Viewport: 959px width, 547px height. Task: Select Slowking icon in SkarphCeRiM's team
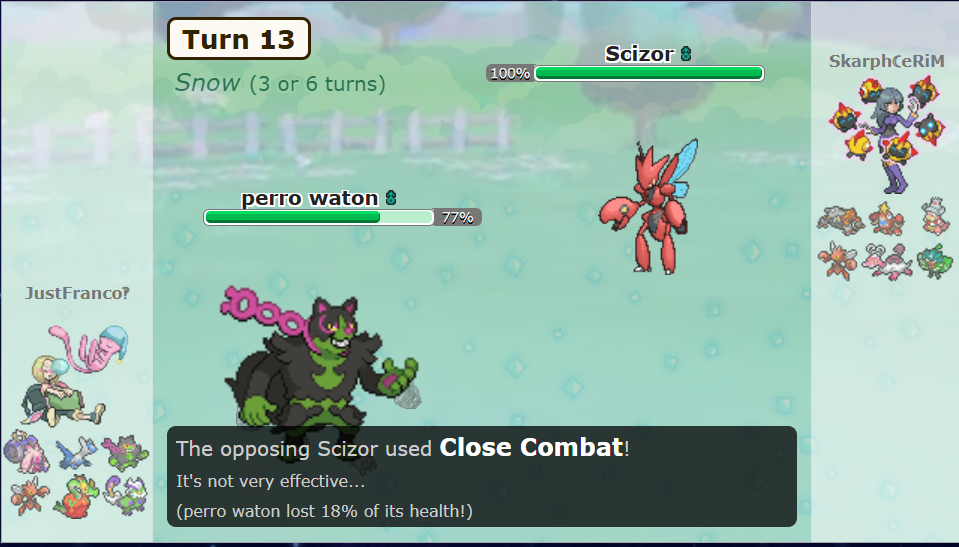(x=935, y=218)
